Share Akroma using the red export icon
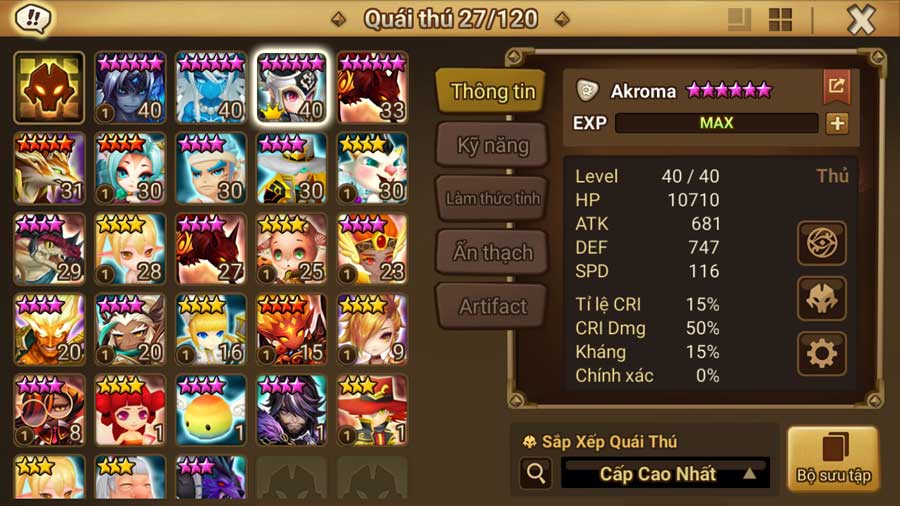900x506 pixels. pyautogui.click(x=836, y=87)
